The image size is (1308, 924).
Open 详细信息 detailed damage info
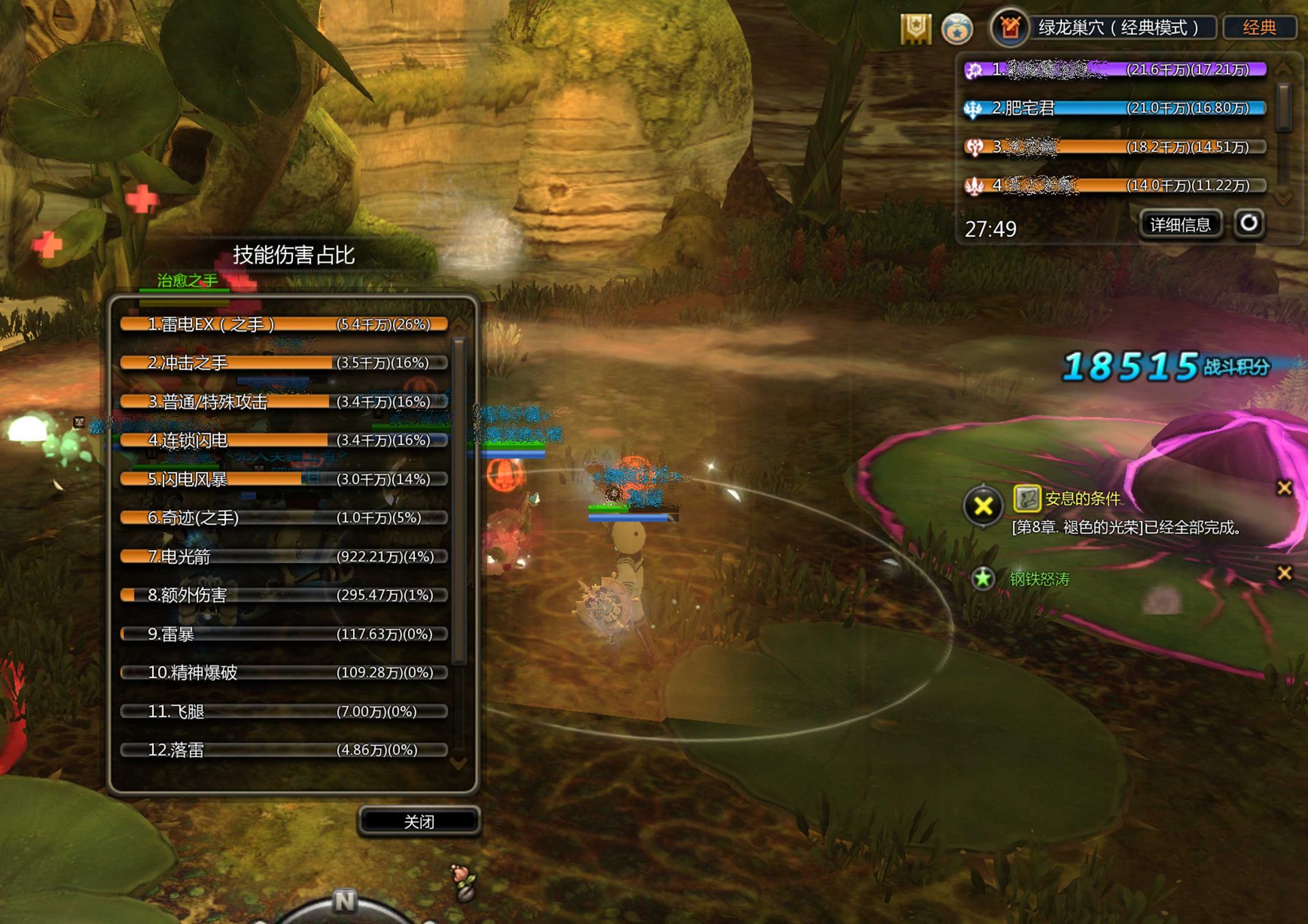(x=1180, y=225)
